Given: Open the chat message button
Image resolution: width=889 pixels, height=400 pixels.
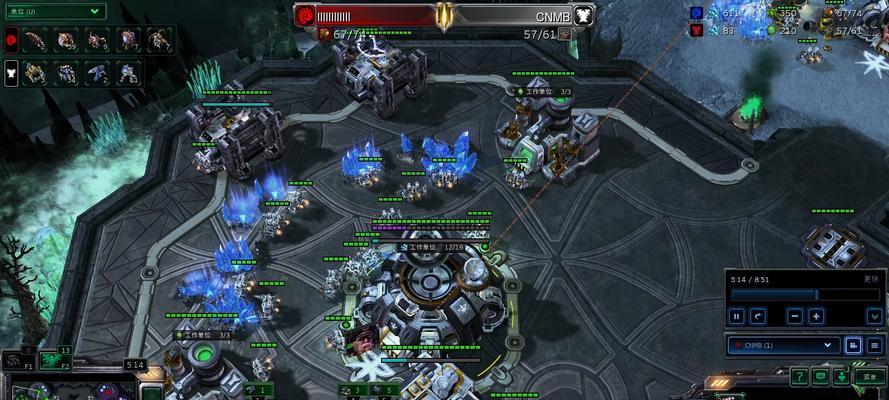Looking at the screenshot, I should (x=821, y=376).
